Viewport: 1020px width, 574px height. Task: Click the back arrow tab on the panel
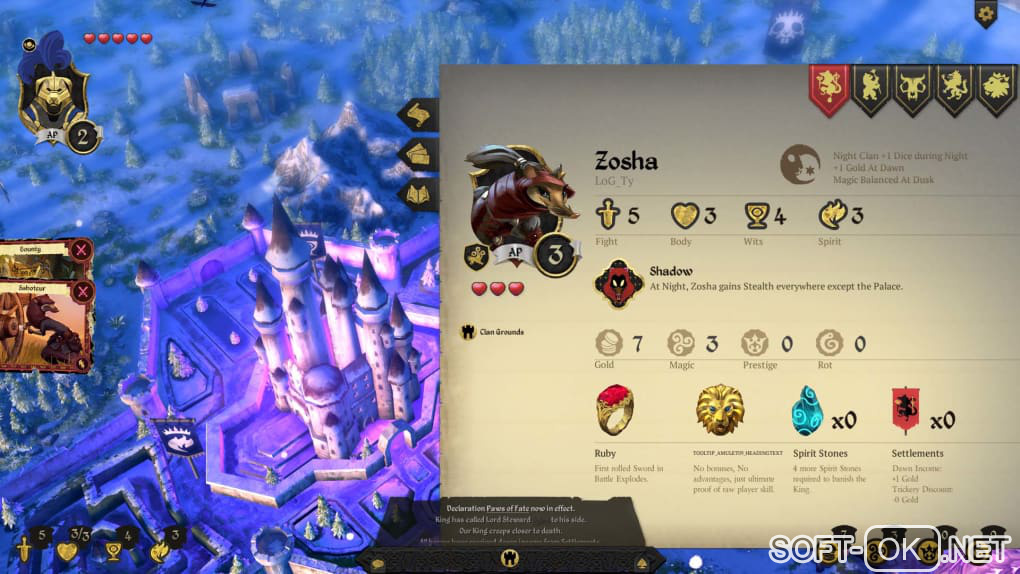coord(419,115)
